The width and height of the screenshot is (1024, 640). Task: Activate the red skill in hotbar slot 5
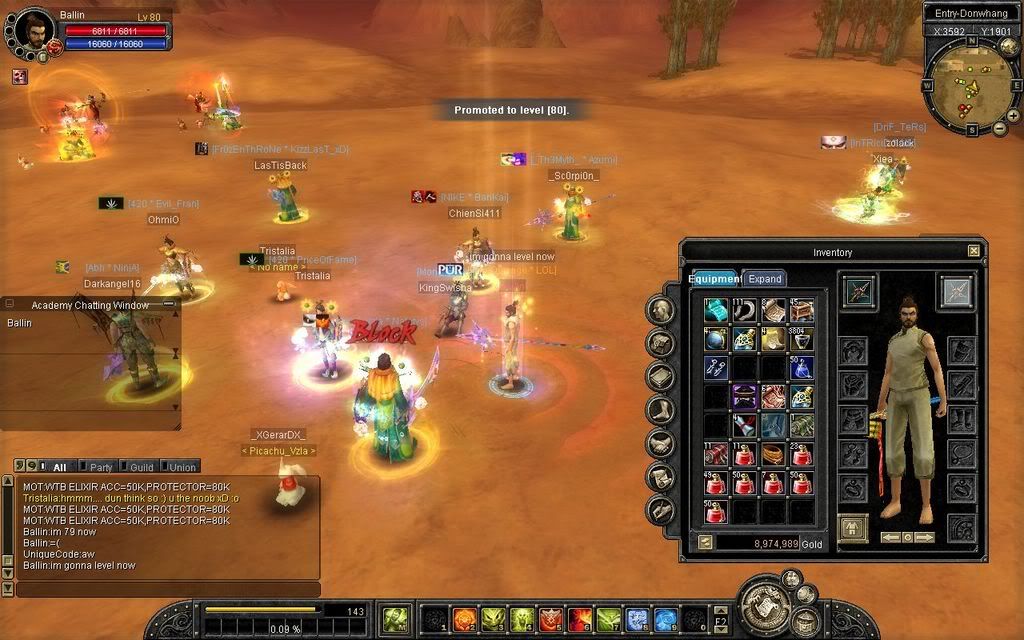[550, 620]
